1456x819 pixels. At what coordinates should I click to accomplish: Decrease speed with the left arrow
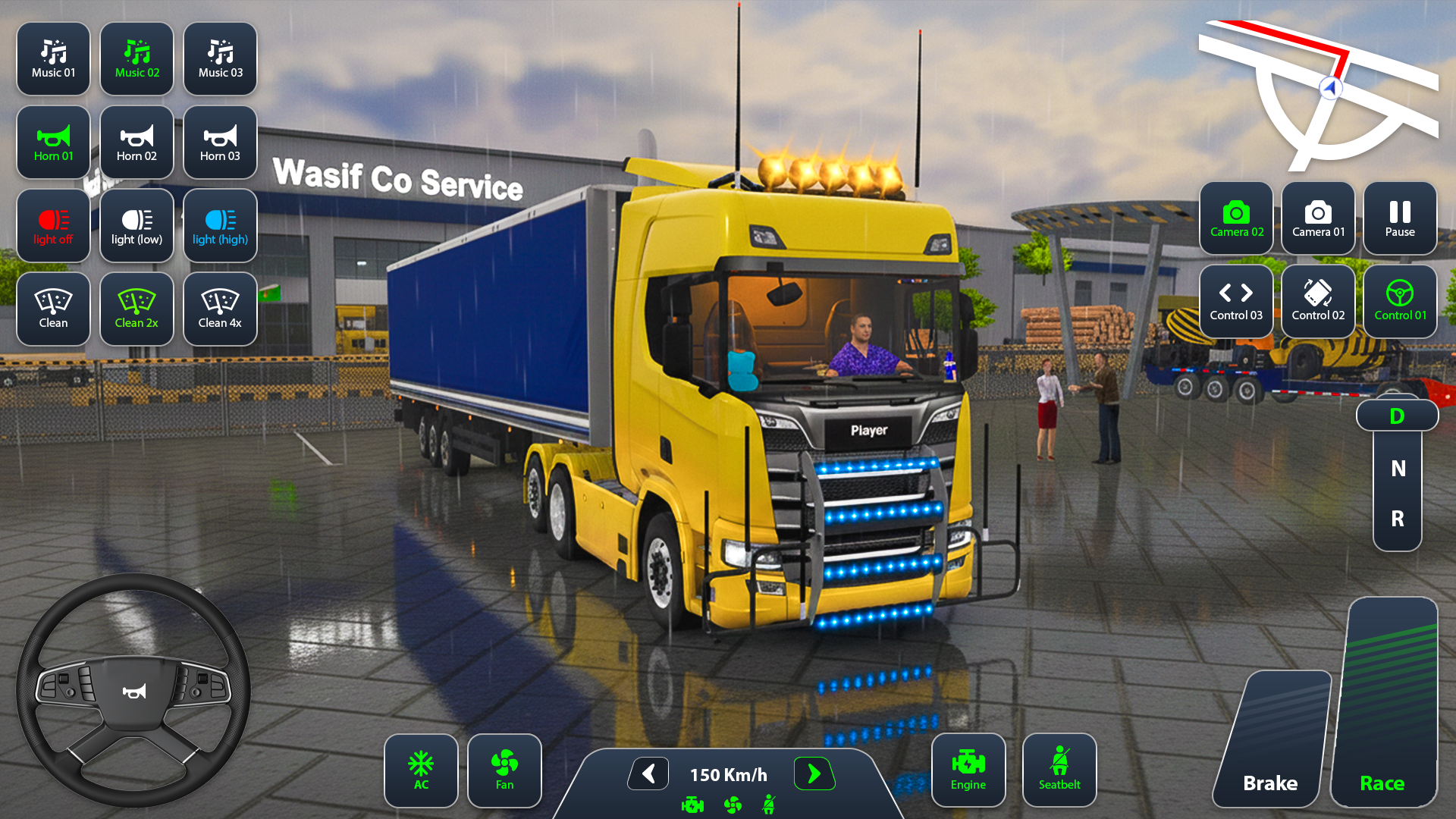tap(648, 774)
